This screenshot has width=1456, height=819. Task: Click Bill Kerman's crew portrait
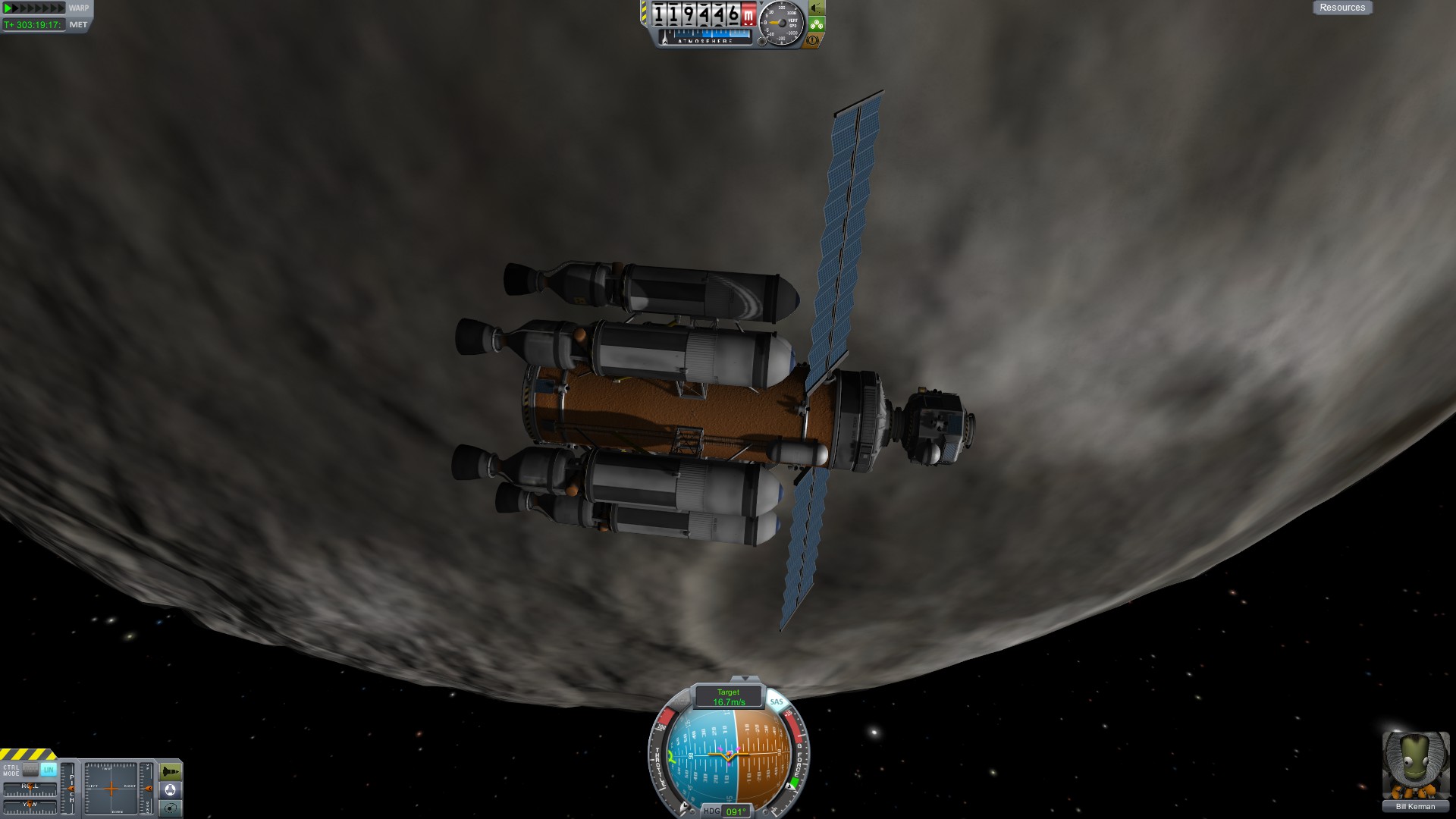1415,766
